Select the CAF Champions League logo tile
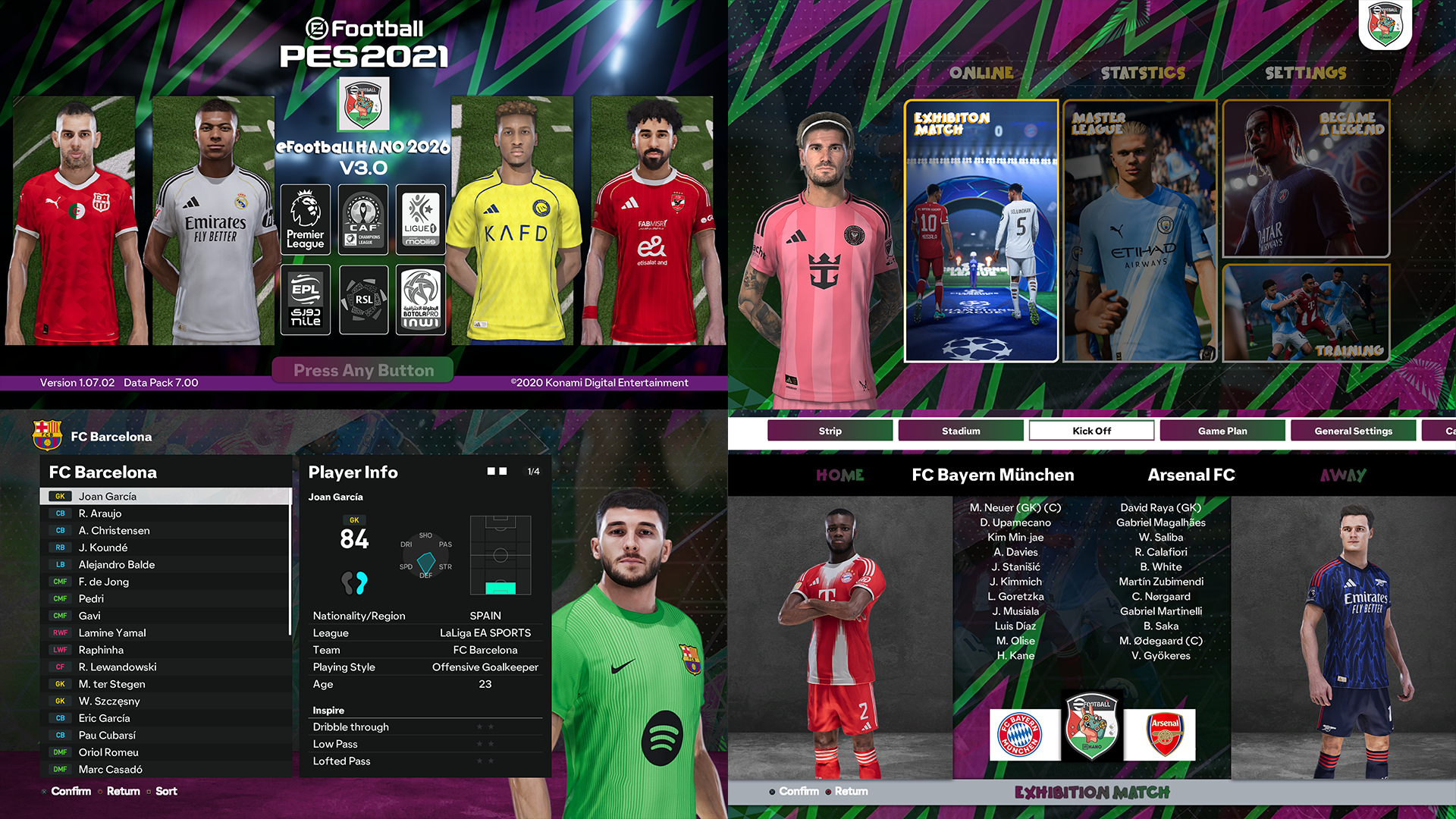1456x819 pixels. click(363, 219)
